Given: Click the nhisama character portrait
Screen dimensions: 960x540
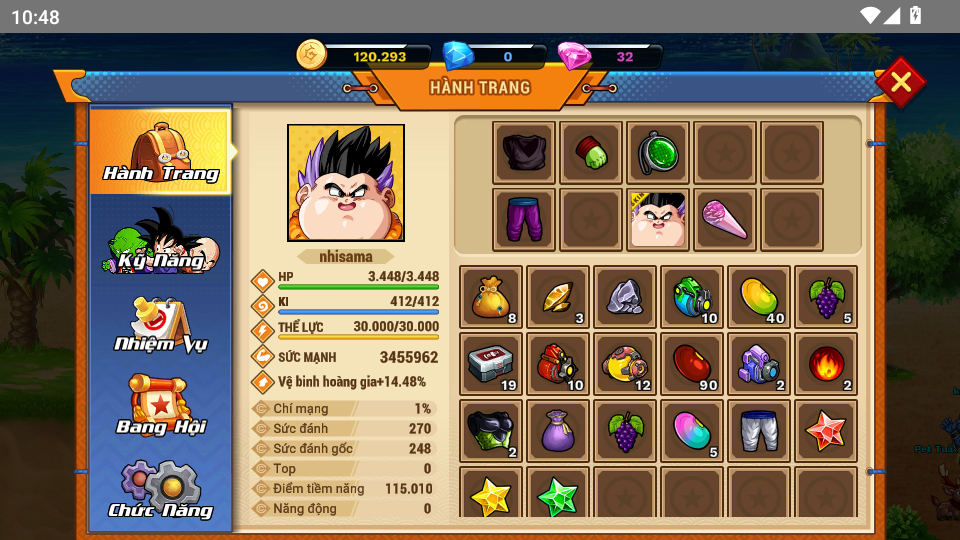Looking at the screenshot, I should coord(346,183).
